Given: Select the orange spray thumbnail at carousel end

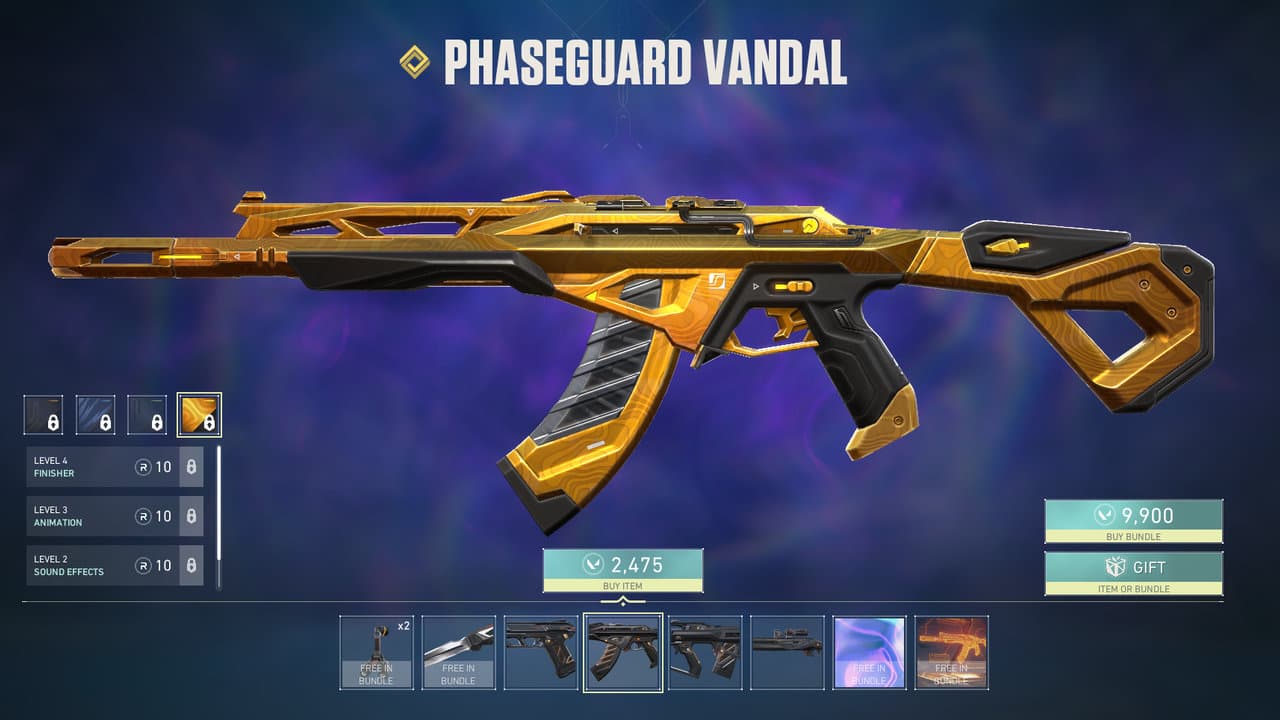Looking at the screenshot, I should click(951, 653).
